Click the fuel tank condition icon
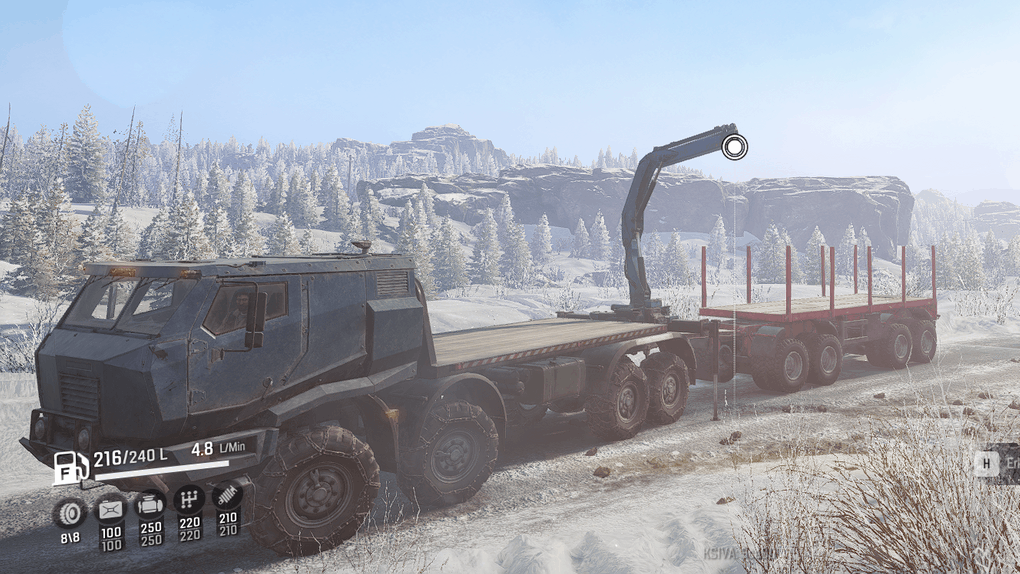 point(110,510)
